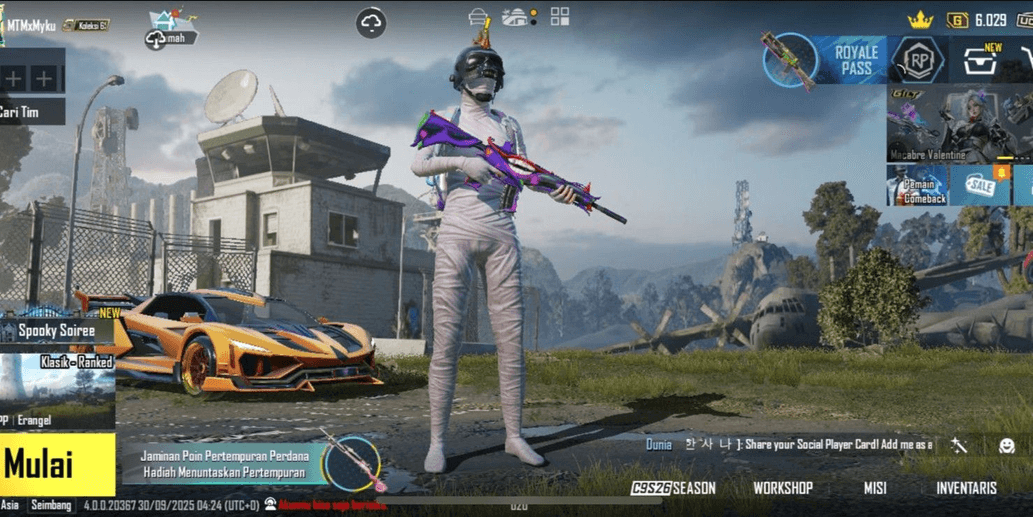Open the Misi missions menu

[x=875, y=488]
